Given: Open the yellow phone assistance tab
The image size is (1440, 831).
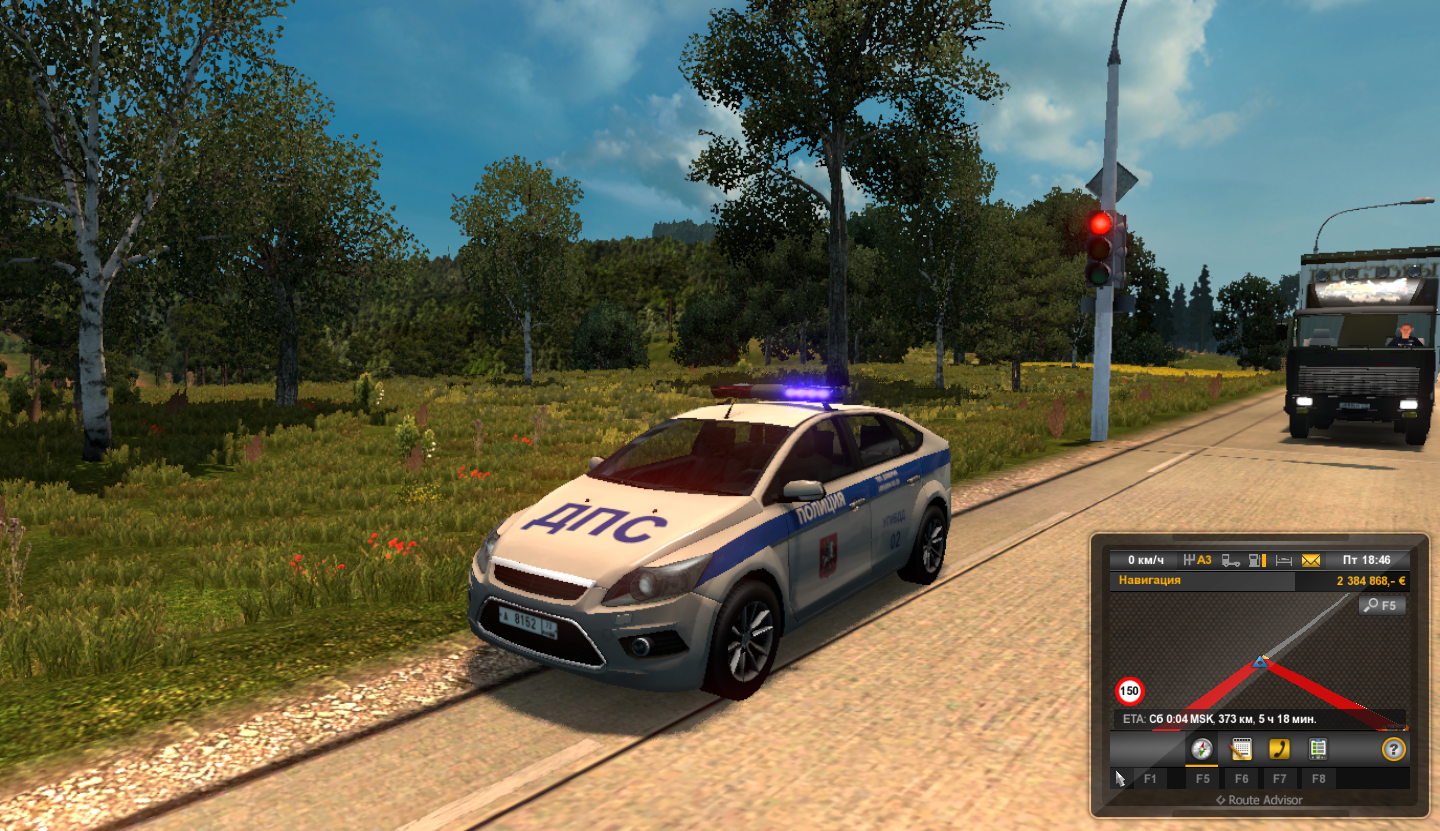Looking at the screenshot, I should tap(1279, 749).
